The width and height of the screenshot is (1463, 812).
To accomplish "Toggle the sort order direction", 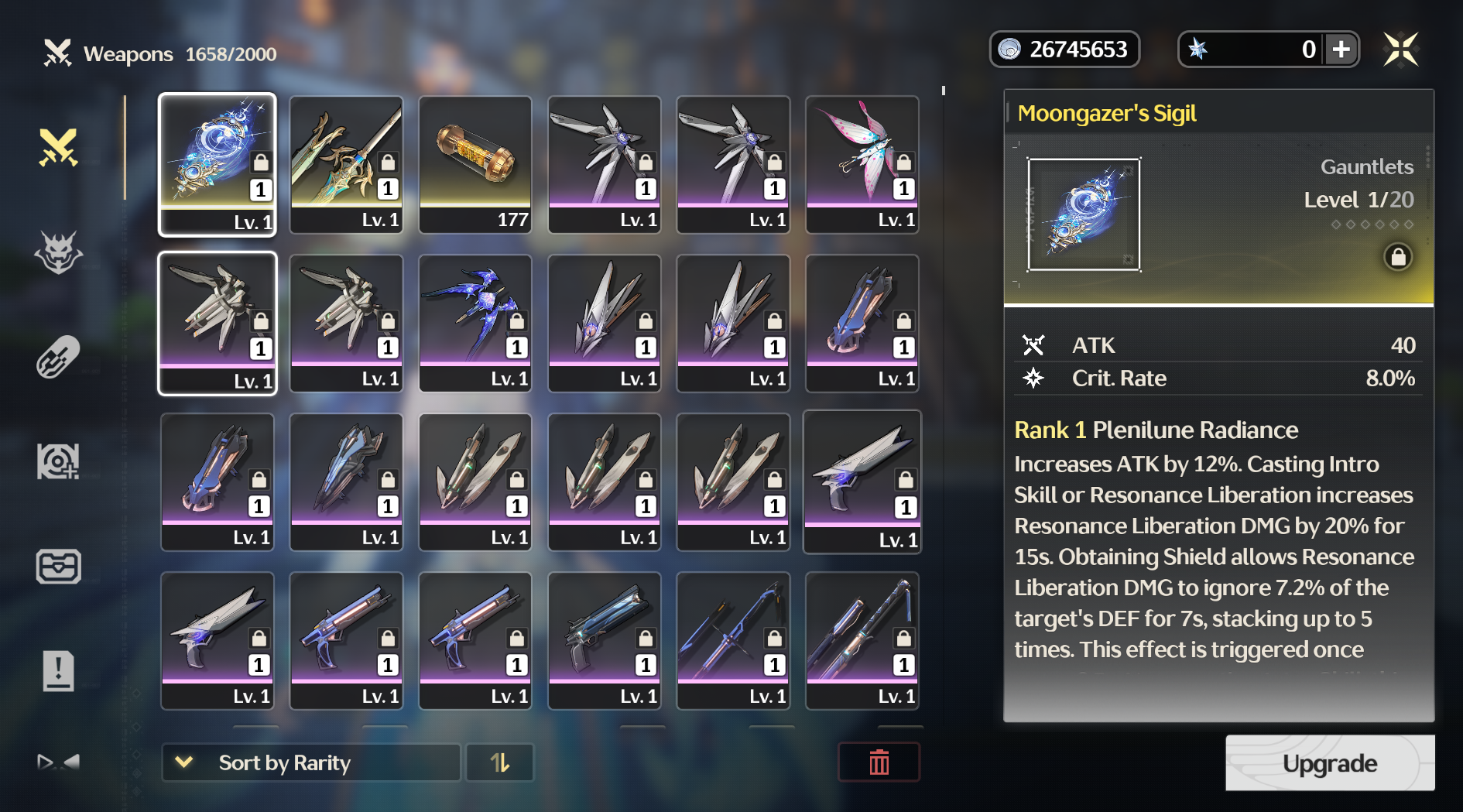I will point(500,763).
